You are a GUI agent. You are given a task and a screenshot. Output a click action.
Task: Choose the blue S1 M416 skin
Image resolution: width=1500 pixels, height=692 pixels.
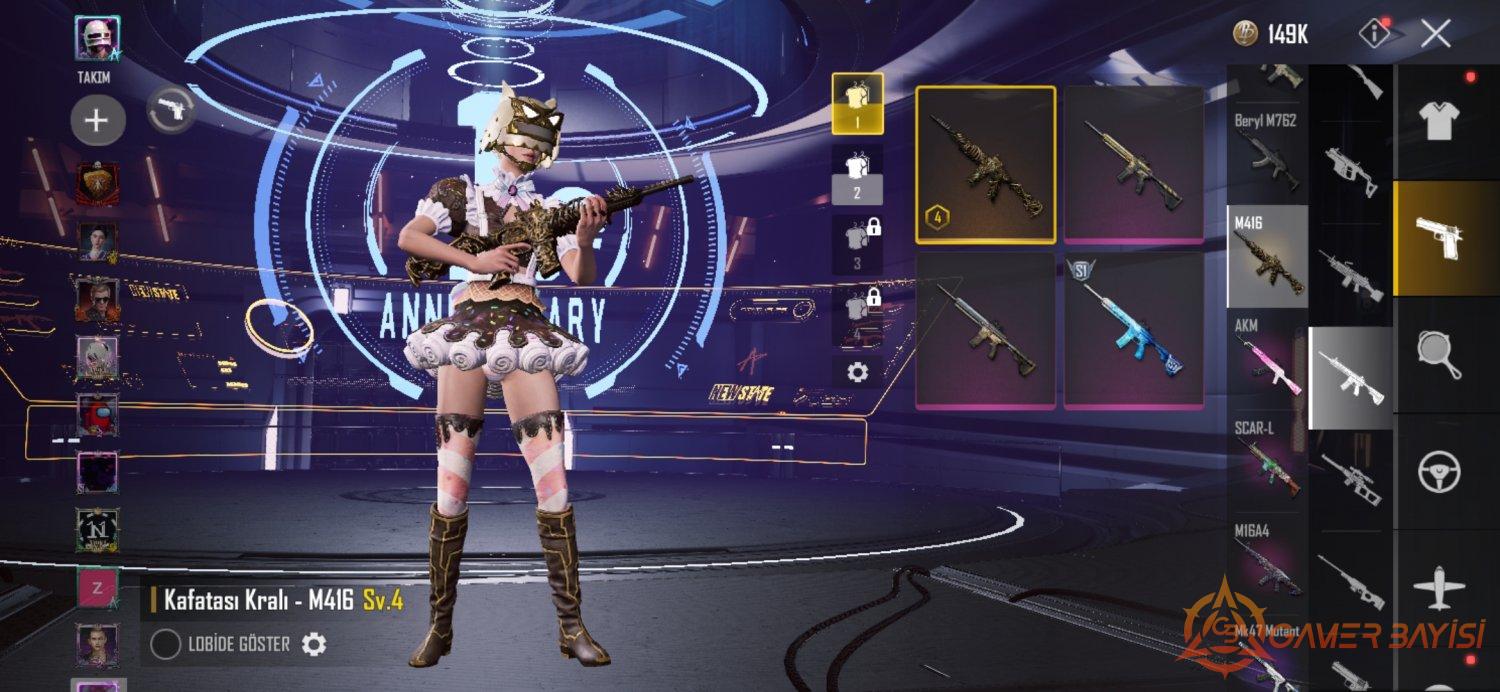coord(1133,330)
